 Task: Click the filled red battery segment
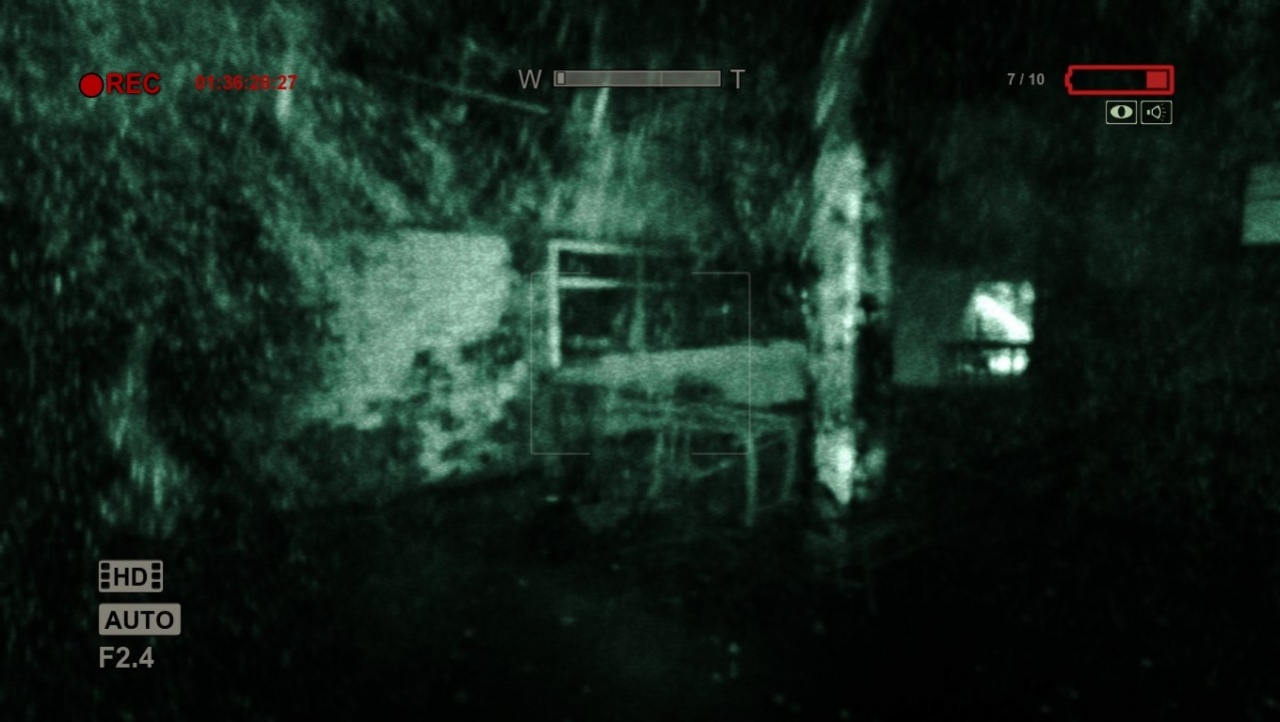click(1158, 80)
